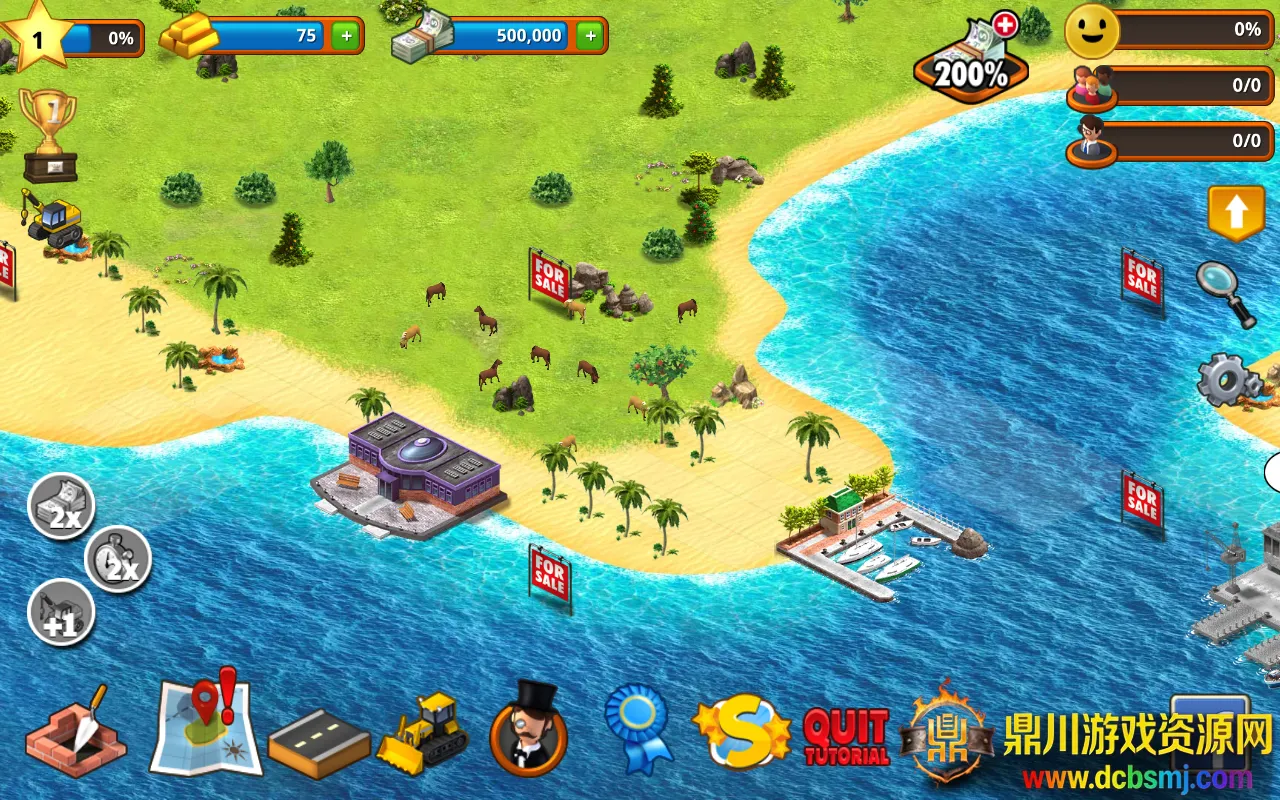1280x800 pixels.
Task: Select the road building tool
Action: [319, 744]
